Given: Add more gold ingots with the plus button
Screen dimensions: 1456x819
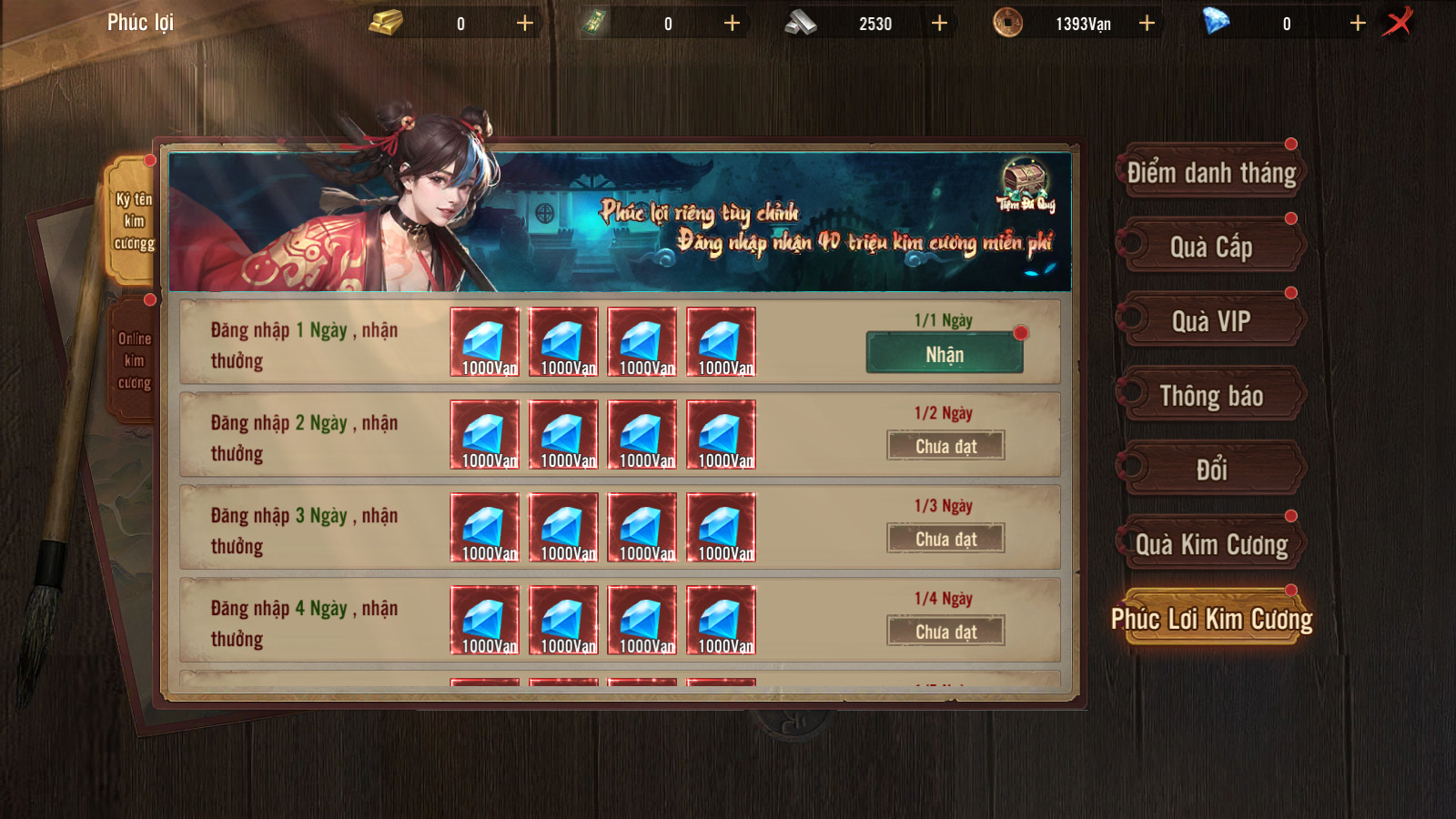Looking at the screenshot, I should point(525,23).
